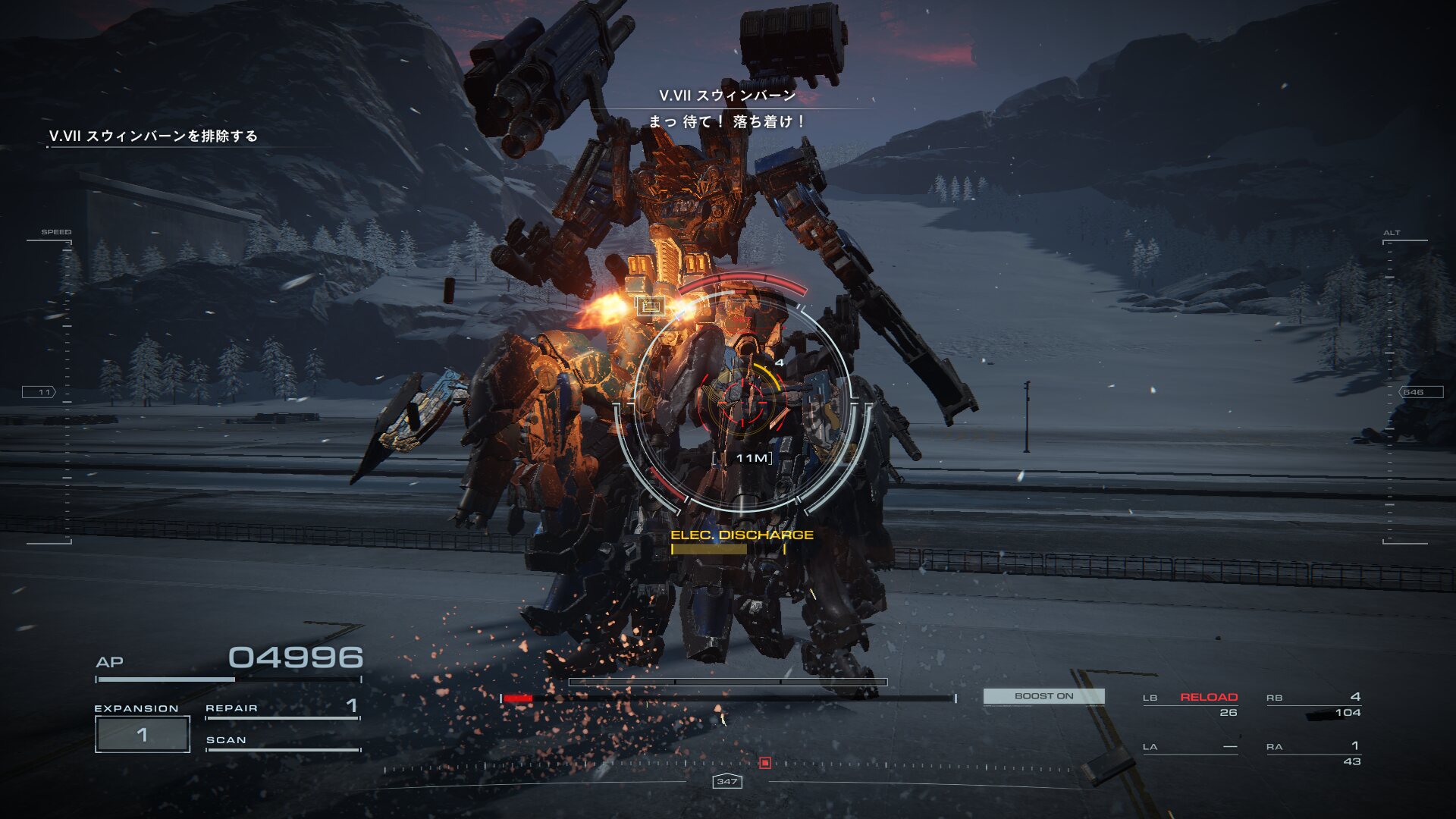The width and height of the screenshot is (1456, 819).
Task: Select the LB weapon slot showing RELOAD
Action: point(1191,704)
